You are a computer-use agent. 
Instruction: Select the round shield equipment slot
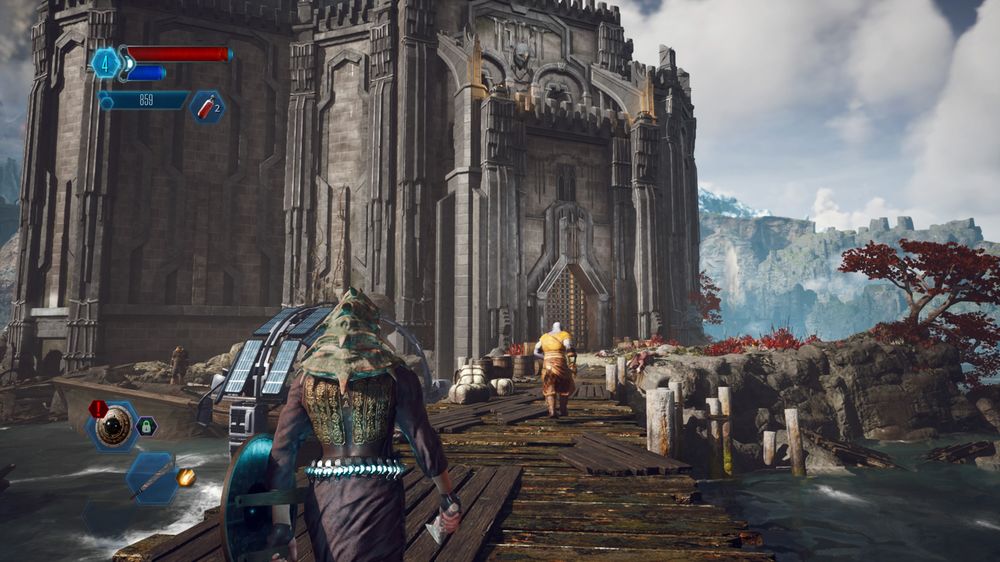pyautogui.click(x=113, y=426)
